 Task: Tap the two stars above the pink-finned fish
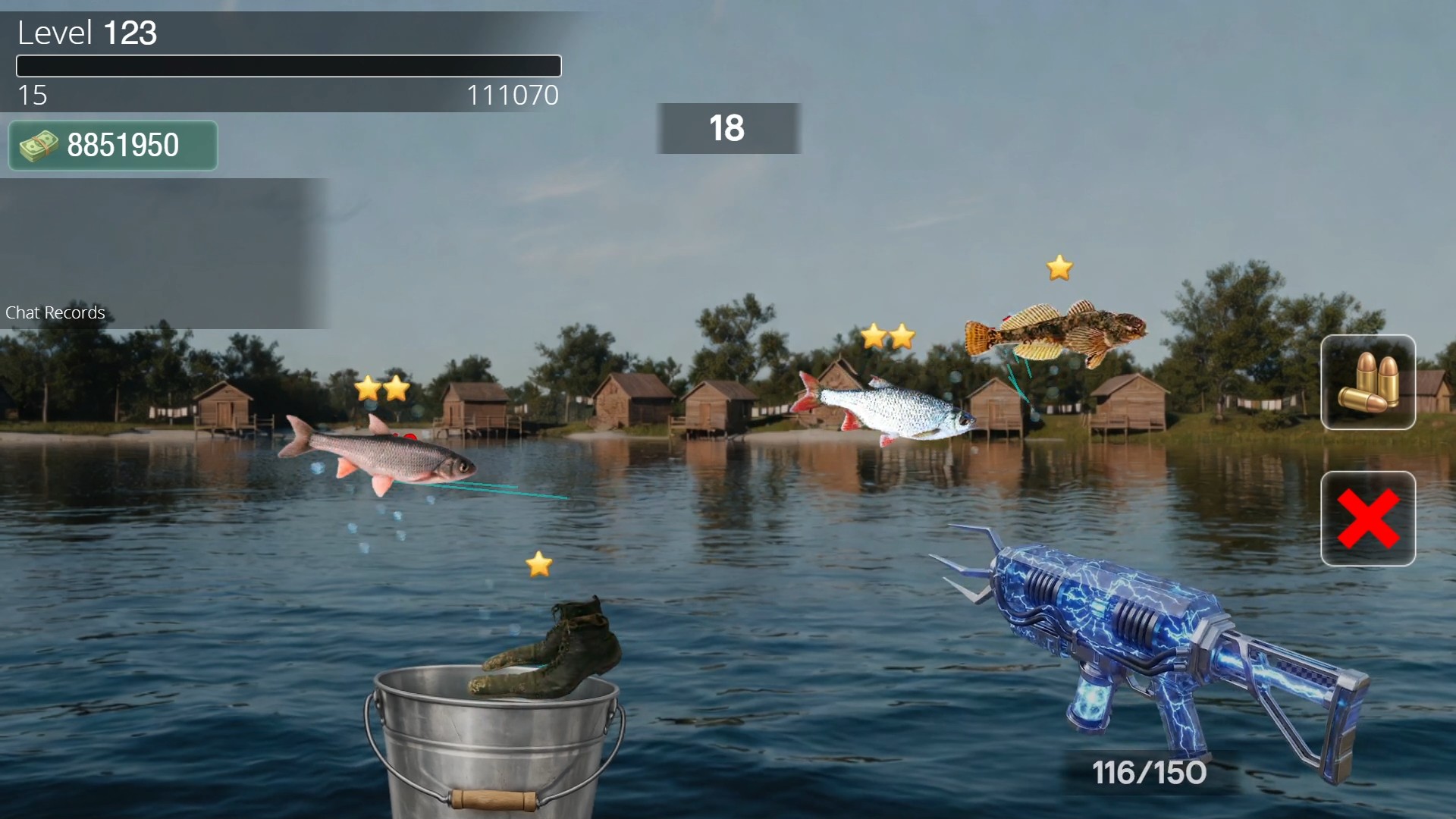[381, 389]
